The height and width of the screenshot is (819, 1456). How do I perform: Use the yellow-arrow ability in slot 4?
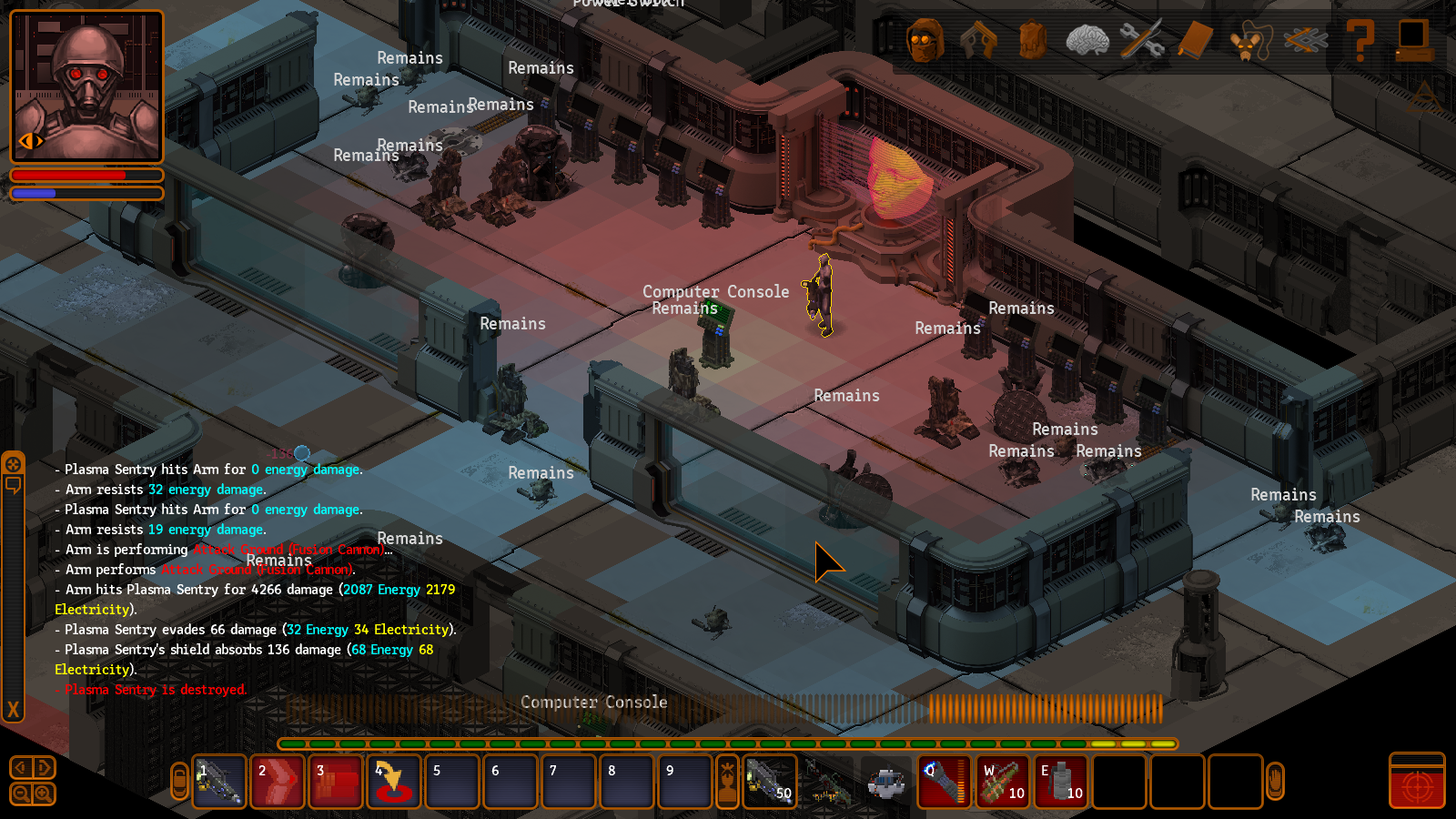[x=393, y=782]
